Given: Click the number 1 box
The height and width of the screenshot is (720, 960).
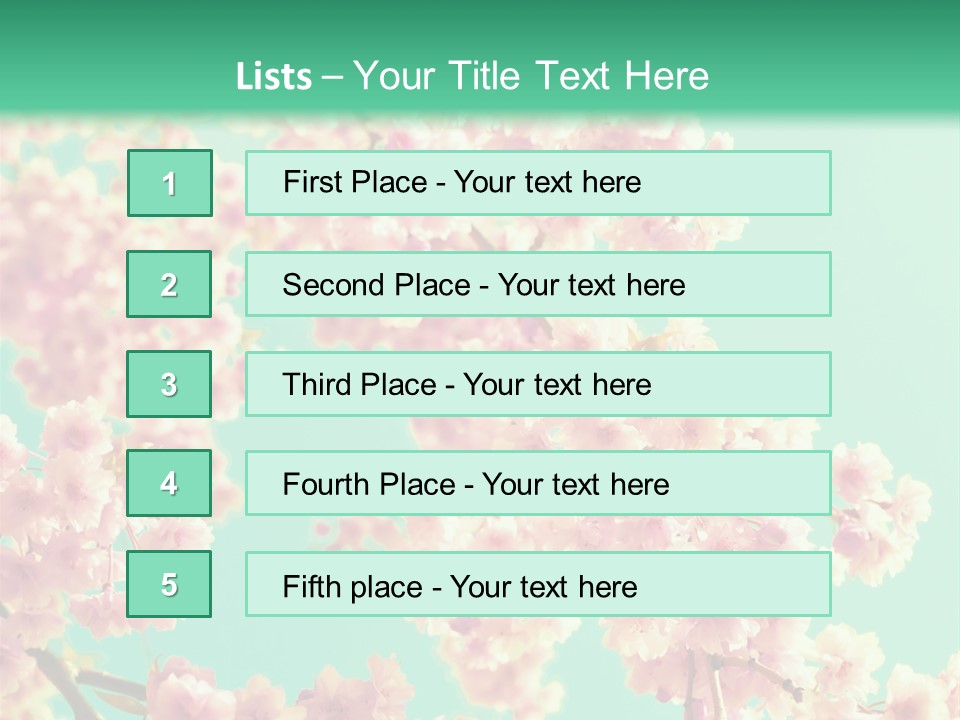Looking at the screenshot, I should [170, 183].
